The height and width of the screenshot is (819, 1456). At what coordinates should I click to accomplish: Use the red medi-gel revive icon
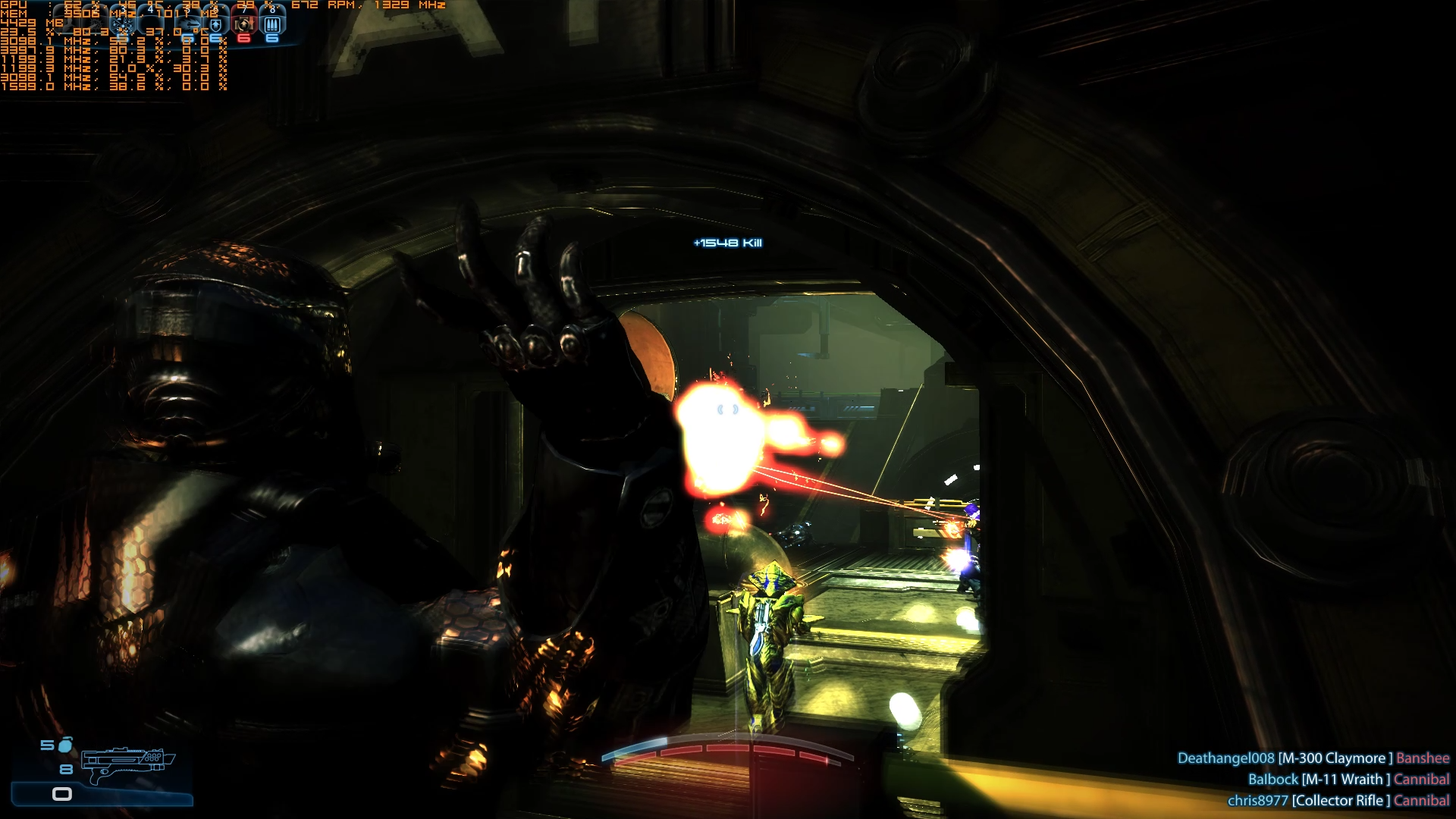click(x=244, y=25)
